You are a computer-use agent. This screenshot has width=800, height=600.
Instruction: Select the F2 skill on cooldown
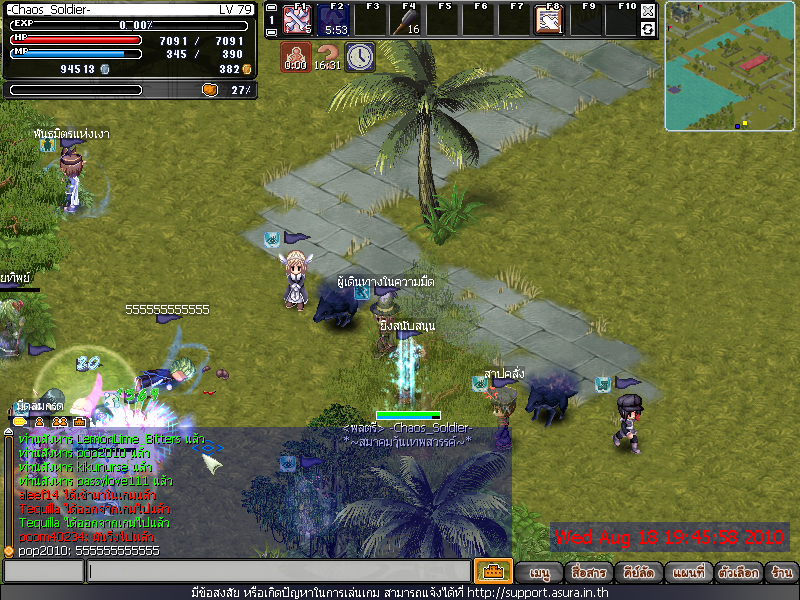(334, 20)
